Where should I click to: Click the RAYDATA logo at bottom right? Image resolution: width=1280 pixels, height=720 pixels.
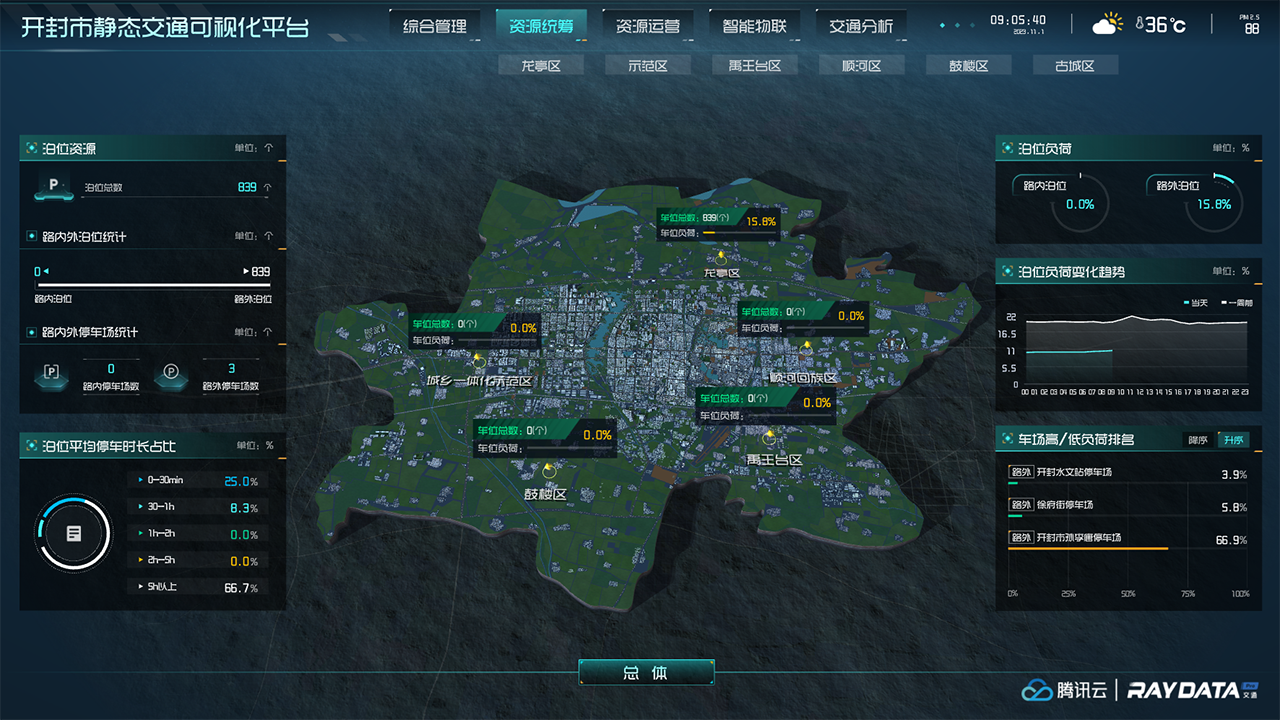coord(1183,691)
